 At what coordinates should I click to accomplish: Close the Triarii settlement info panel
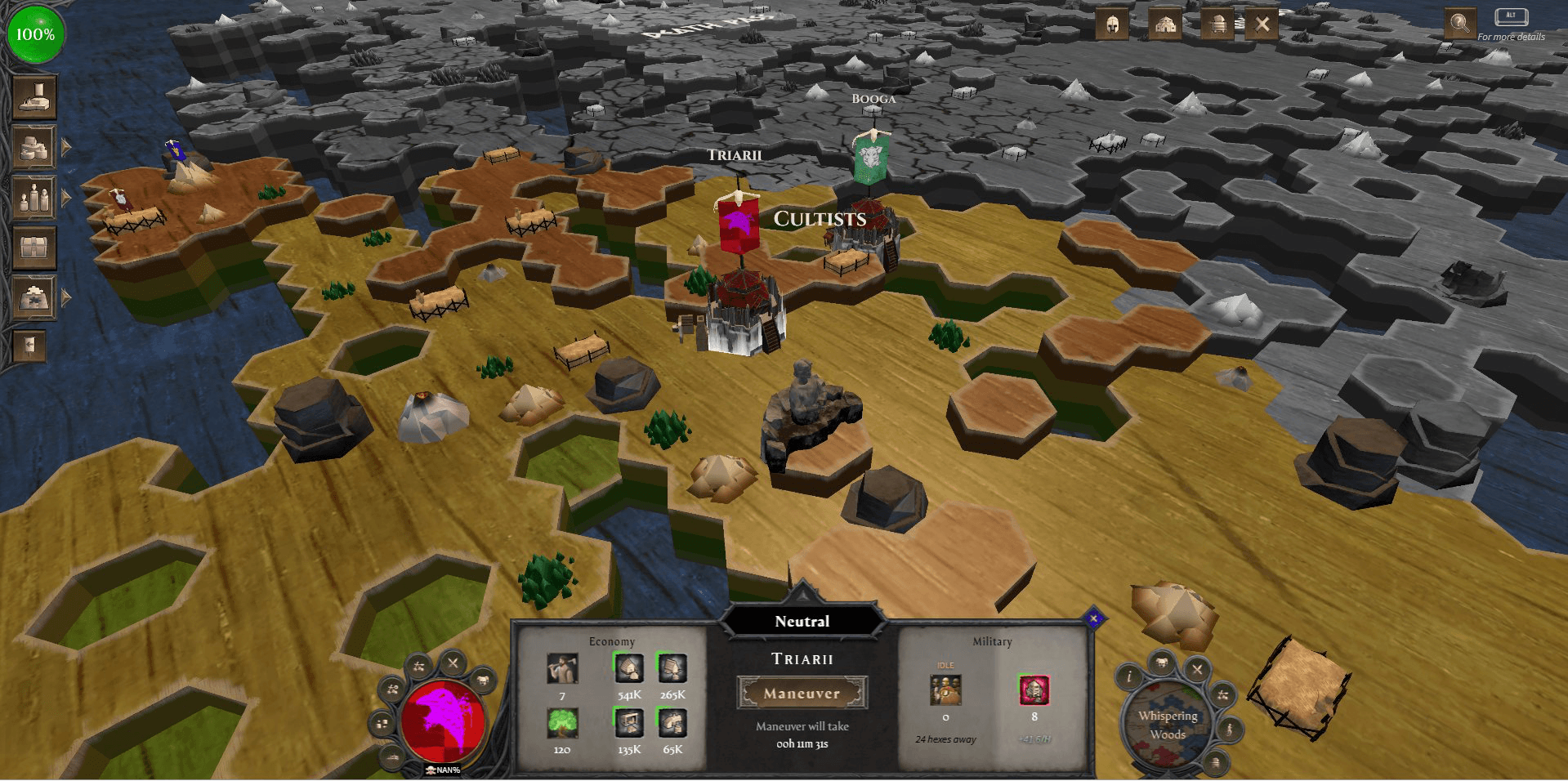click(x=1094, y=618)
